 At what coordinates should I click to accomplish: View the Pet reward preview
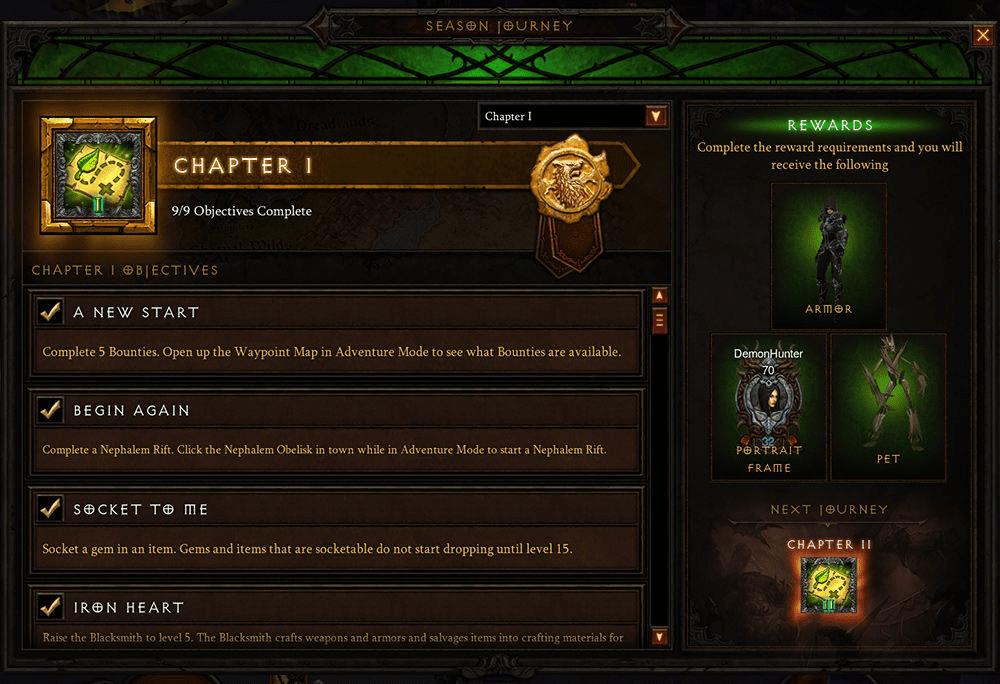888,406
